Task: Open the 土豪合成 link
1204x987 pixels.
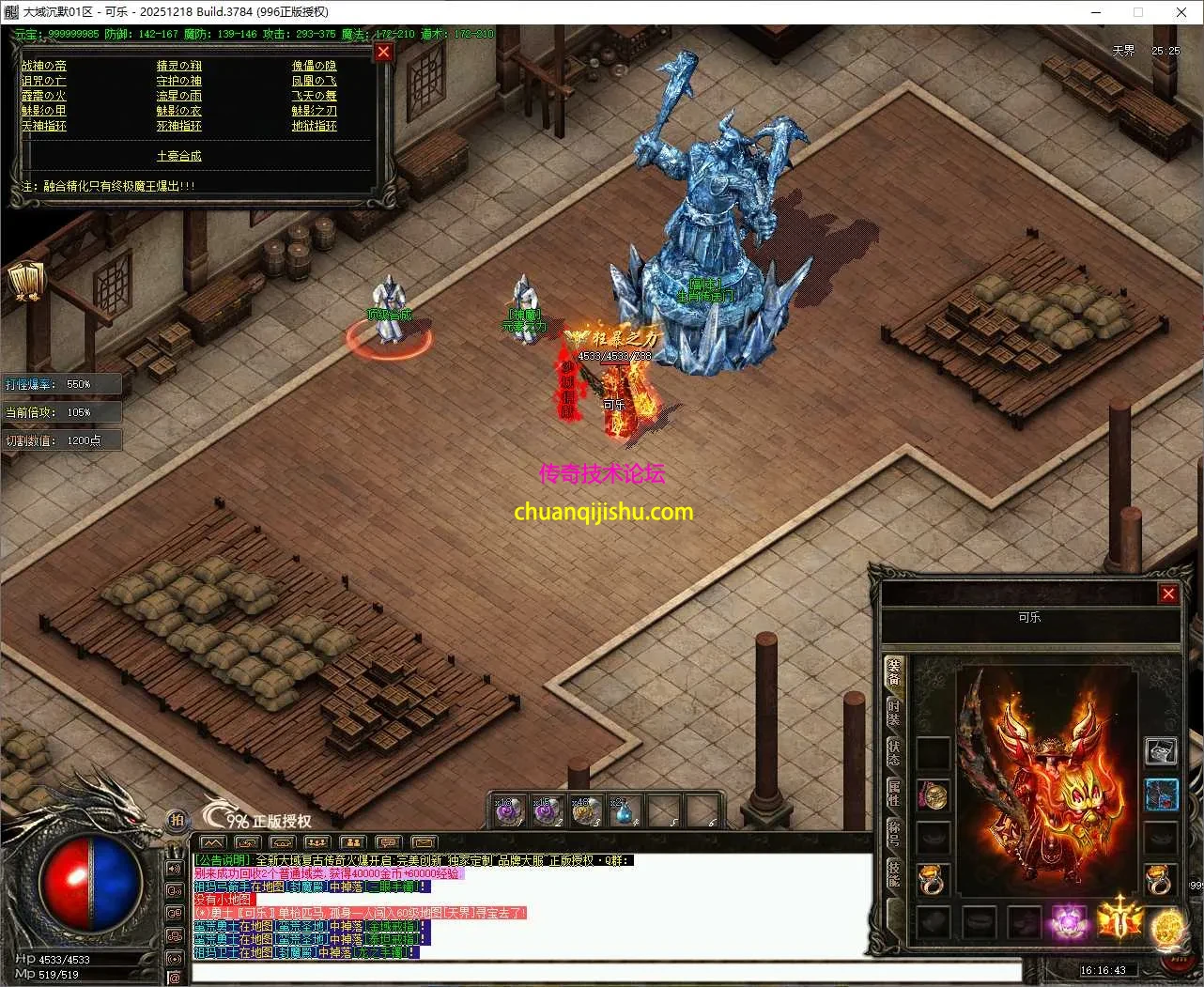Action: click(178, 156)
